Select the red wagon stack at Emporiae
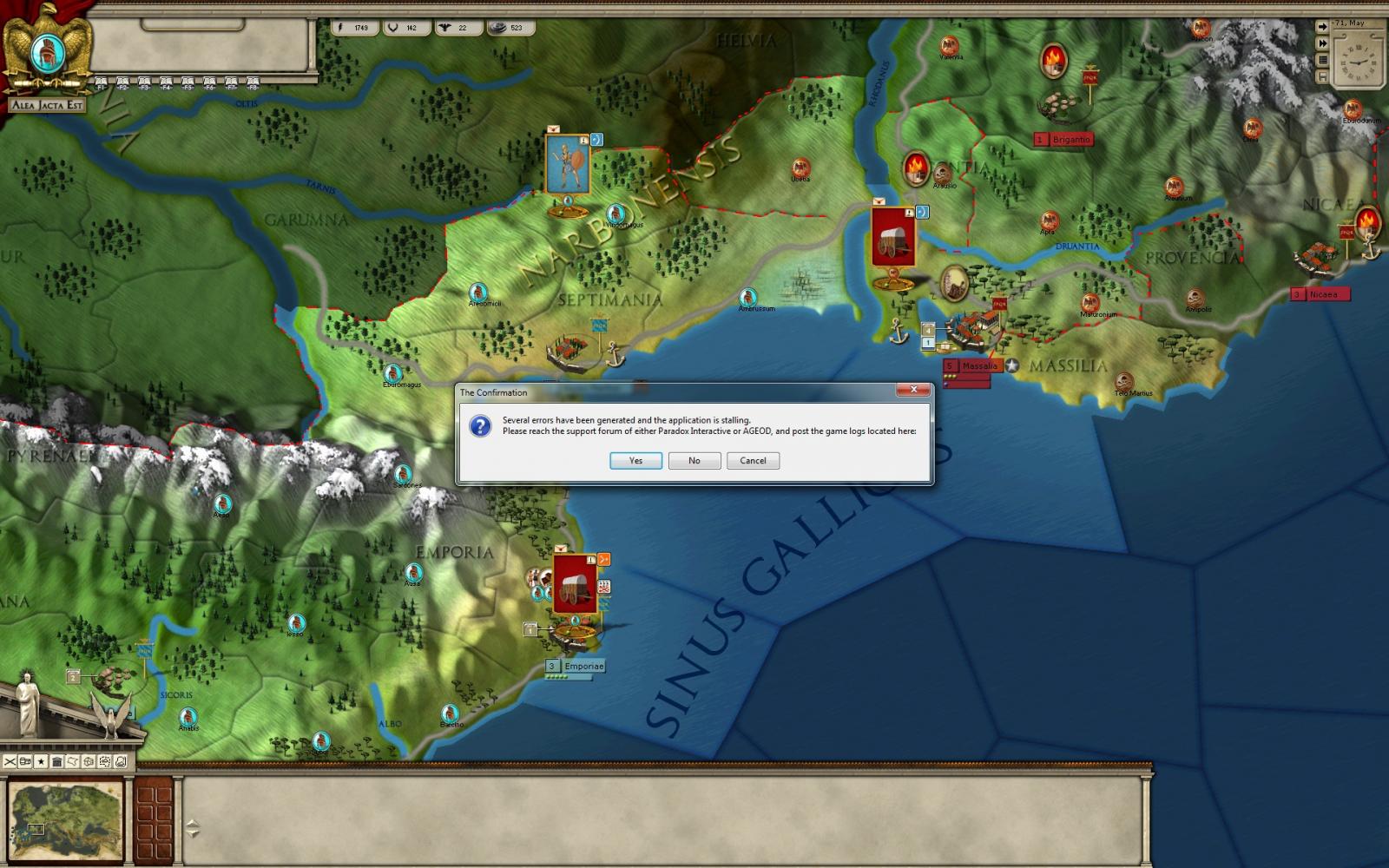Viewport: 1389px width, 868px height. point(573,583)
